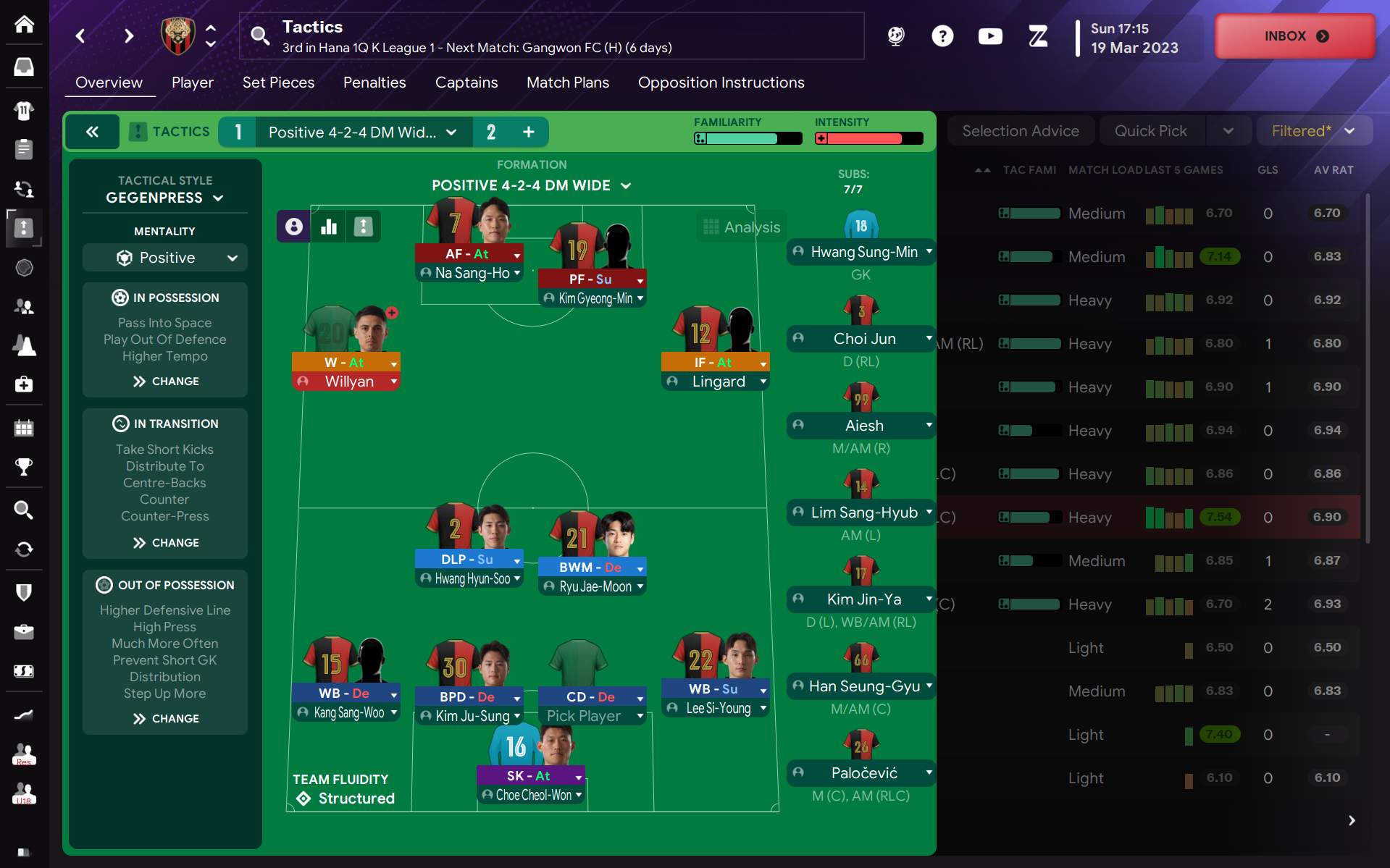Open the Finances money icon in sidebar
This screenshot has width=1390, height=868.
[24, 671]
